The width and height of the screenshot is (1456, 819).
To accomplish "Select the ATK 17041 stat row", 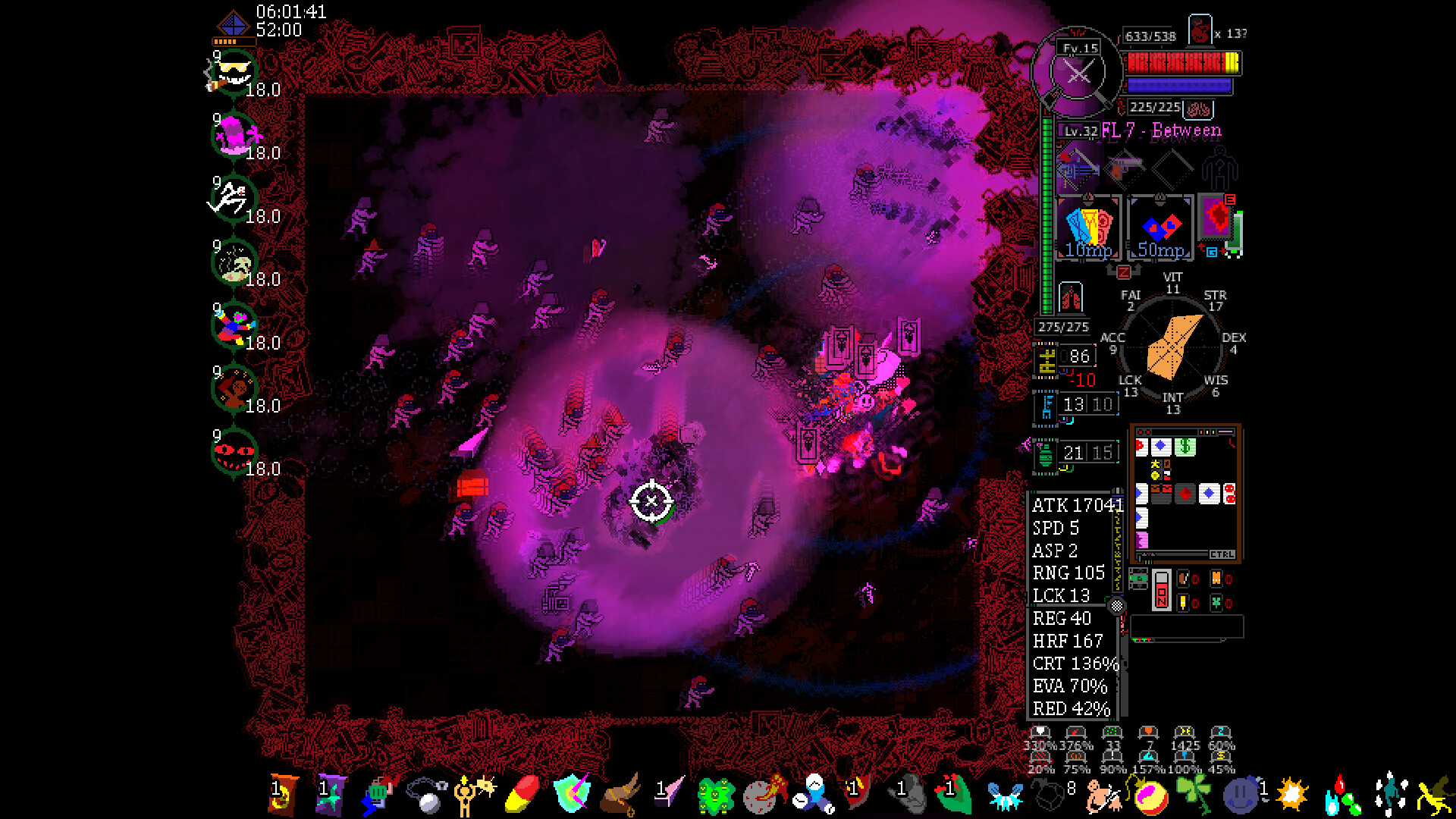I will [1074, 506].
